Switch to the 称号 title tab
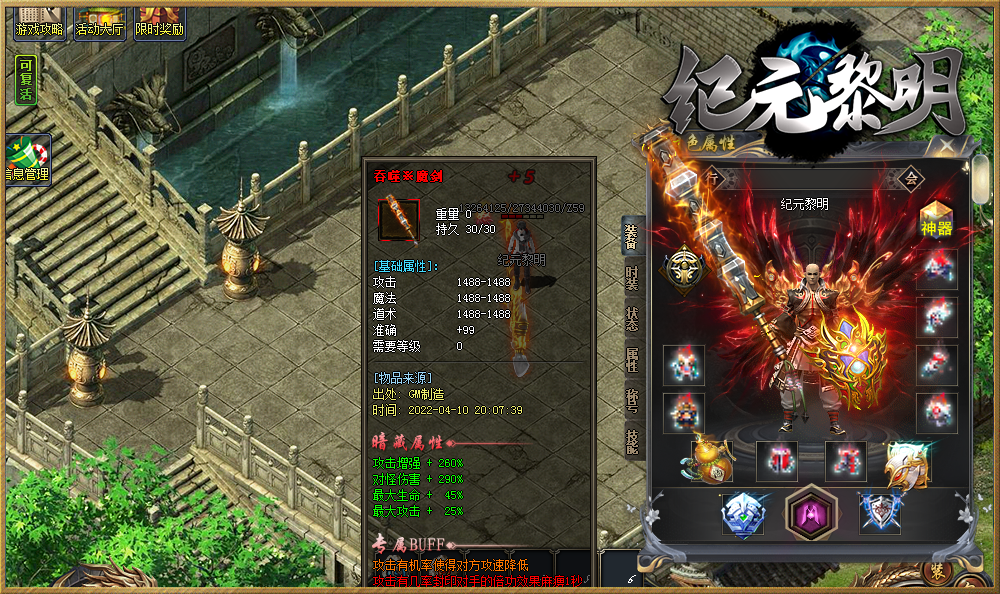 [632, 398]
